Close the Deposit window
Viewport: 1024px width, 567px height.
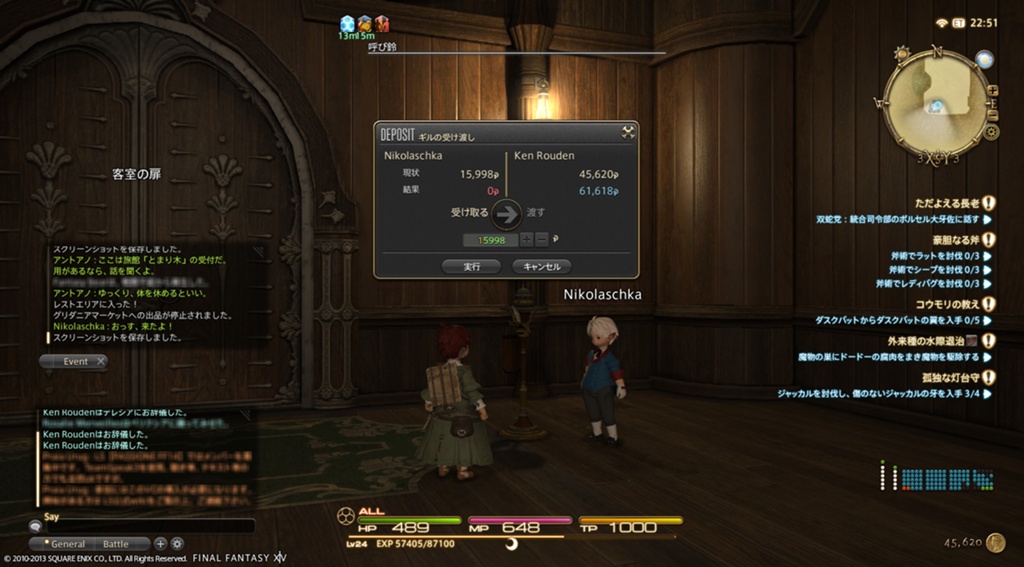628,131
